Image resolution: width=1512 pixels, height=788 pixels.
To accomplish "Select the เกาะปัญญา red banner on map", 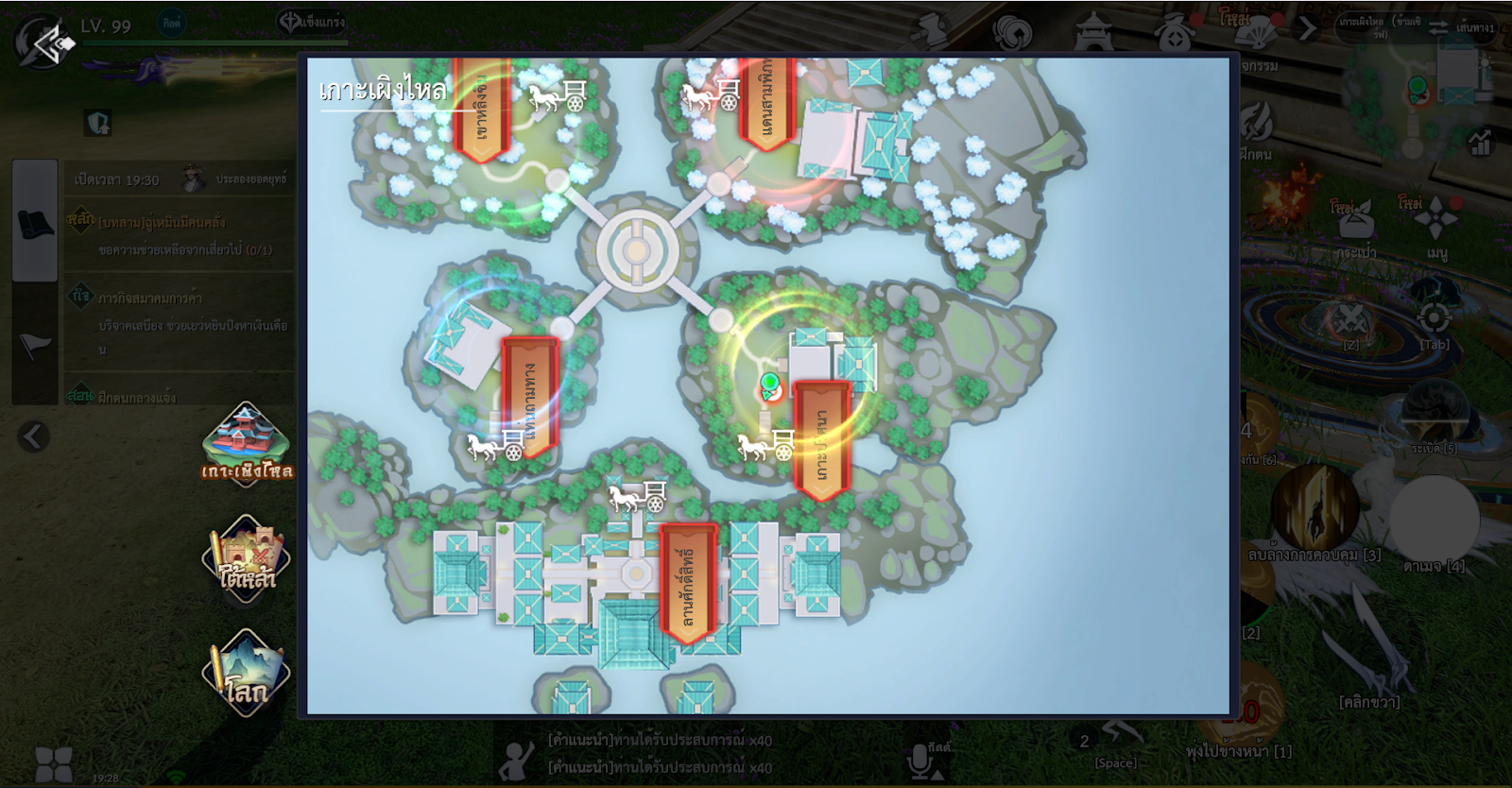I will tap(821, 439).
